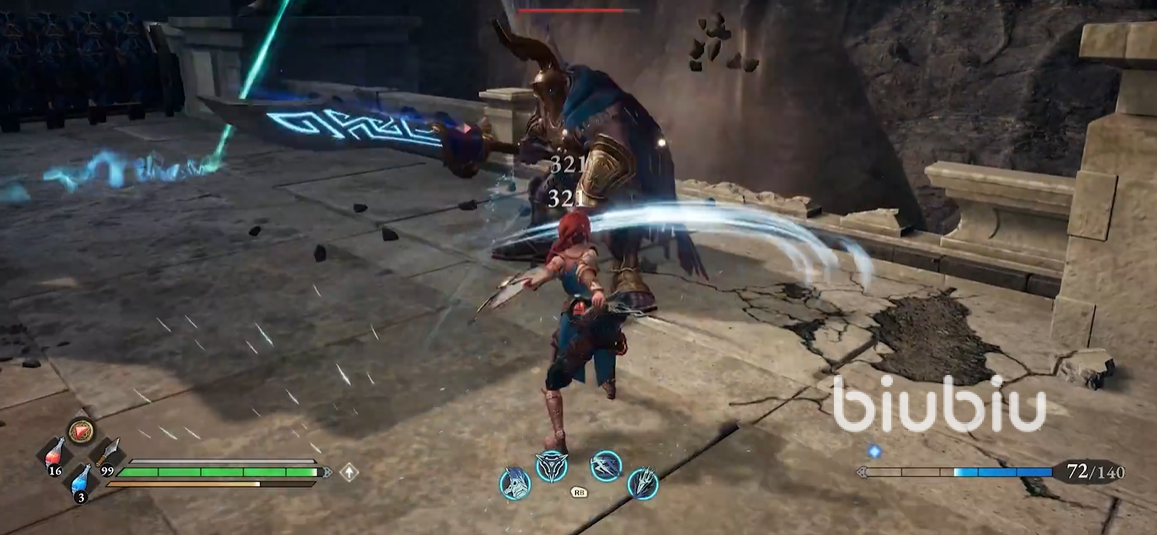The image size is (1157, 535).
Task: Click the red gem amulet slot
Action: pos(80,430)
